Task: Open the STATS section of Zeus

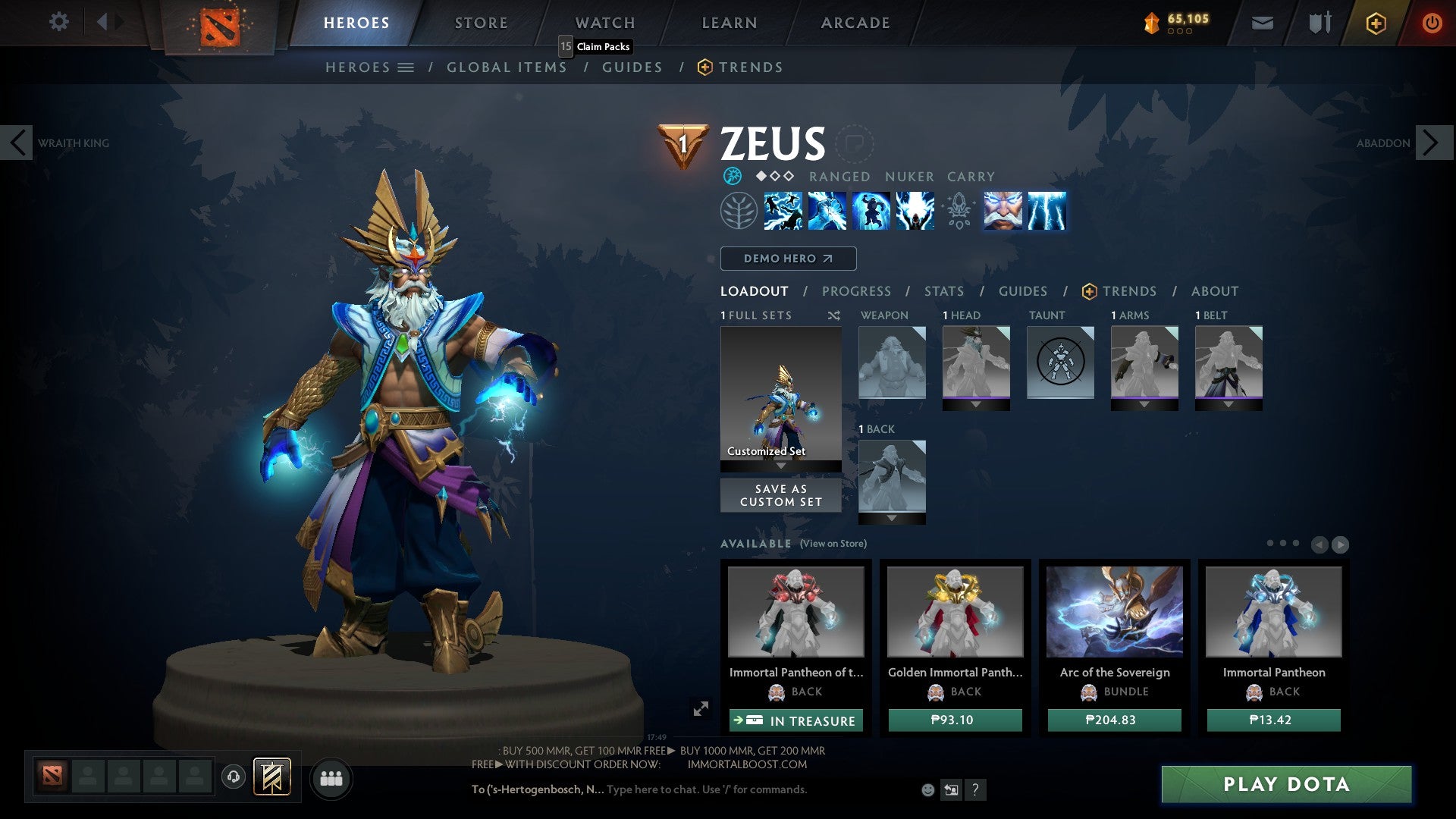Action: (943, 291)
